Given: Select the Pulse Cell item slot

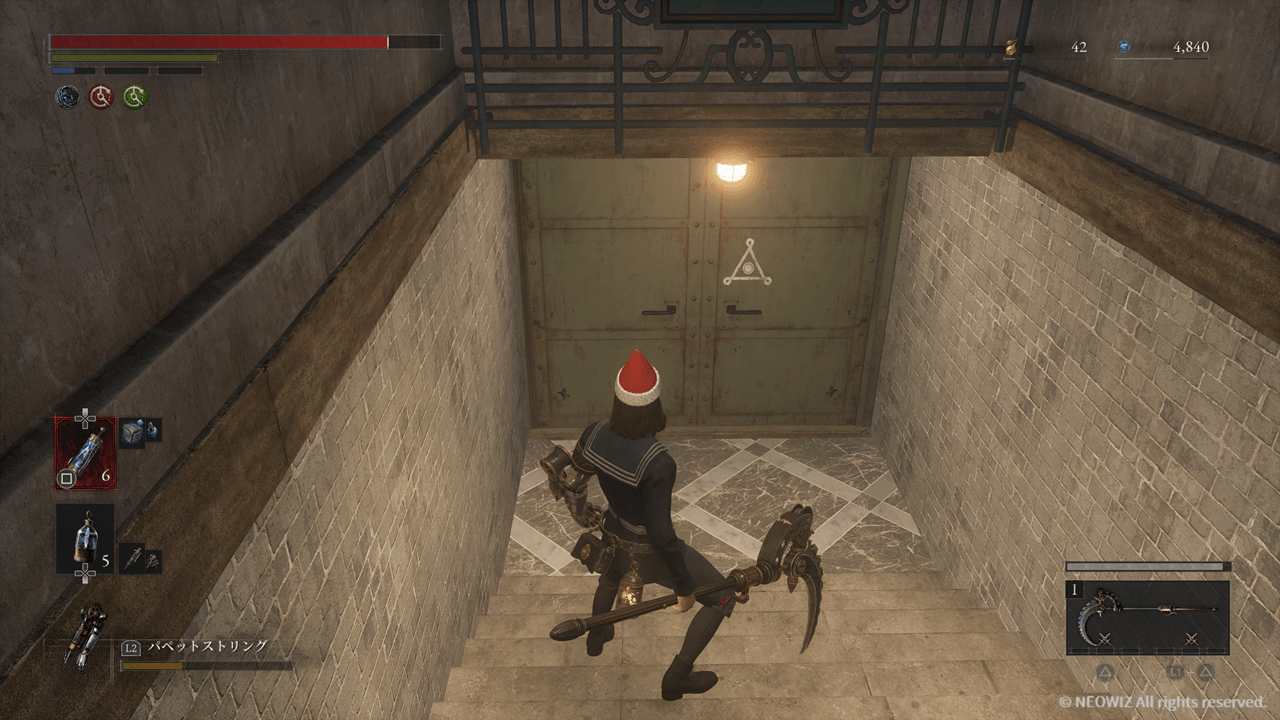Looking at the screenshot, I should pos(85,453).
